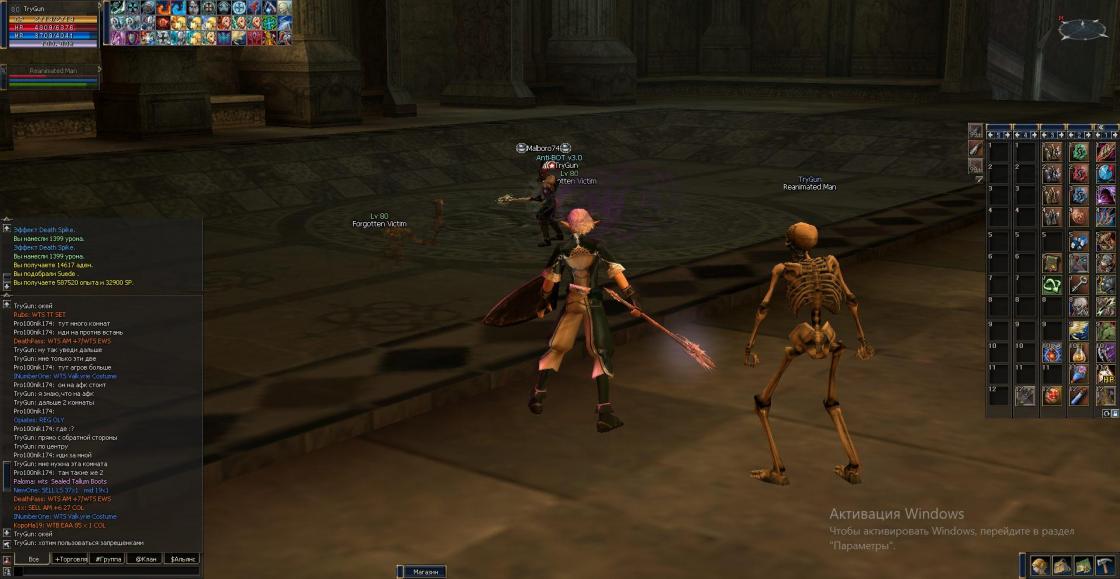1120x579 pixels.
Task: Open the character head menu icon
Action: point(1040,566)
